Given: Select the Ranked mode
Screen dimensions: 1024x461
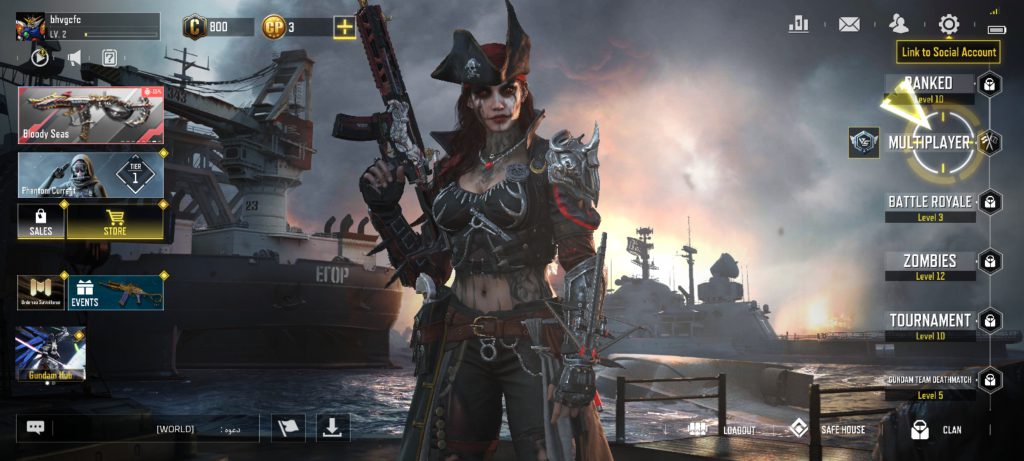Looking at the screenshot, I should 929,84.
